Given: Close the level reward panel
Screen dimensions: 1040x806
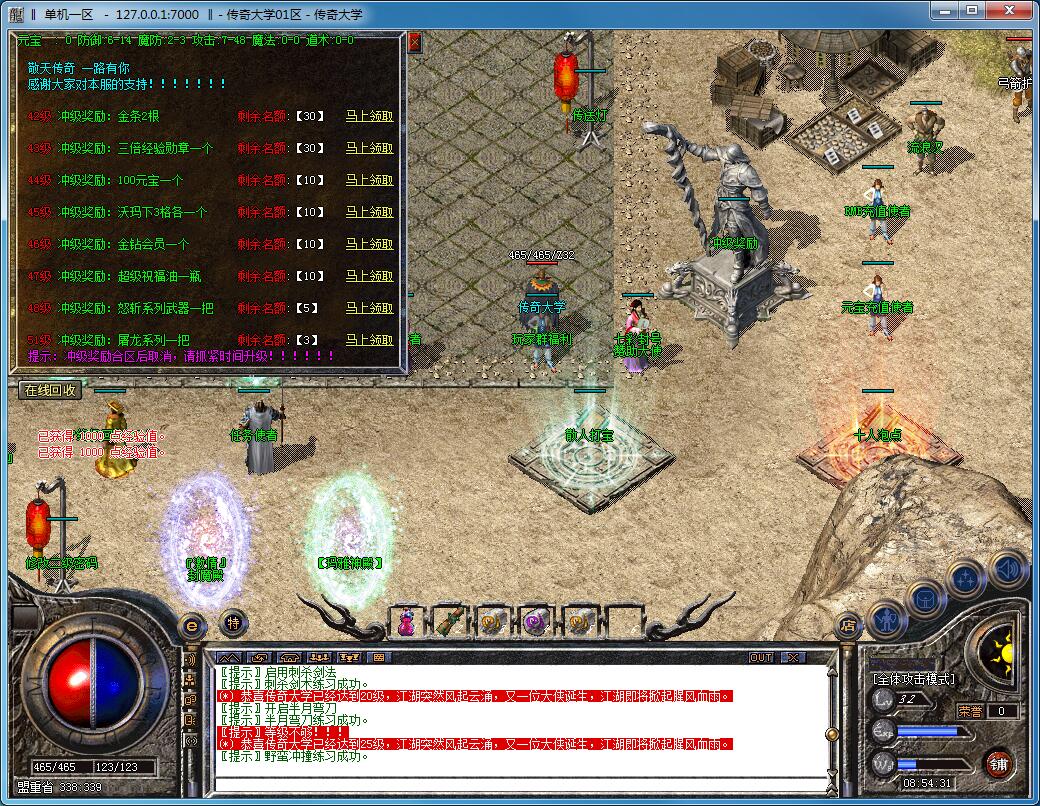Looking at the screenshot, I should pos(415,42).
